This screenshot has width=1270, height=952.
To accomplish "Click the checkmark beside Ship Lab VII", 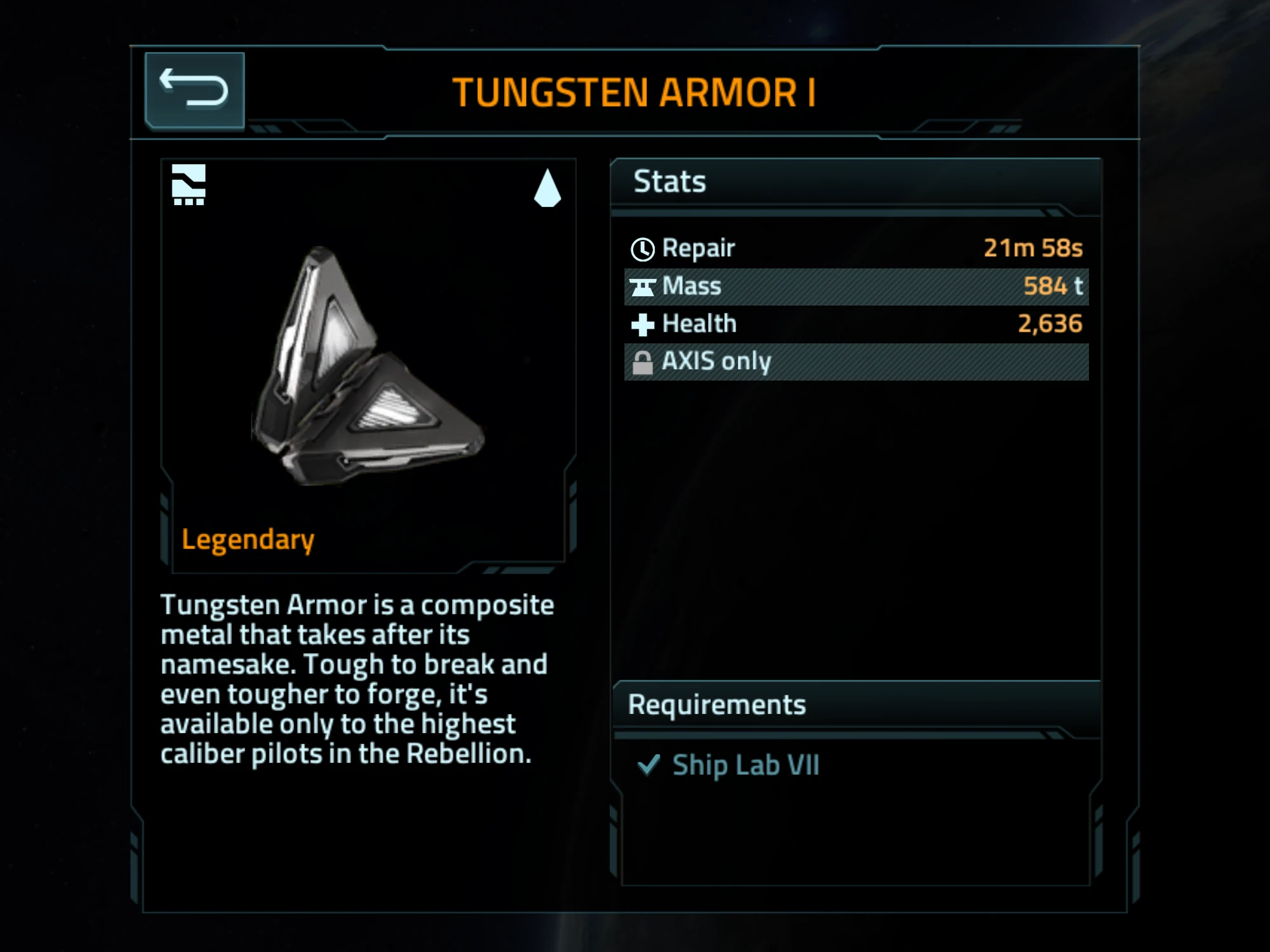I will click(x=649, y=765).
